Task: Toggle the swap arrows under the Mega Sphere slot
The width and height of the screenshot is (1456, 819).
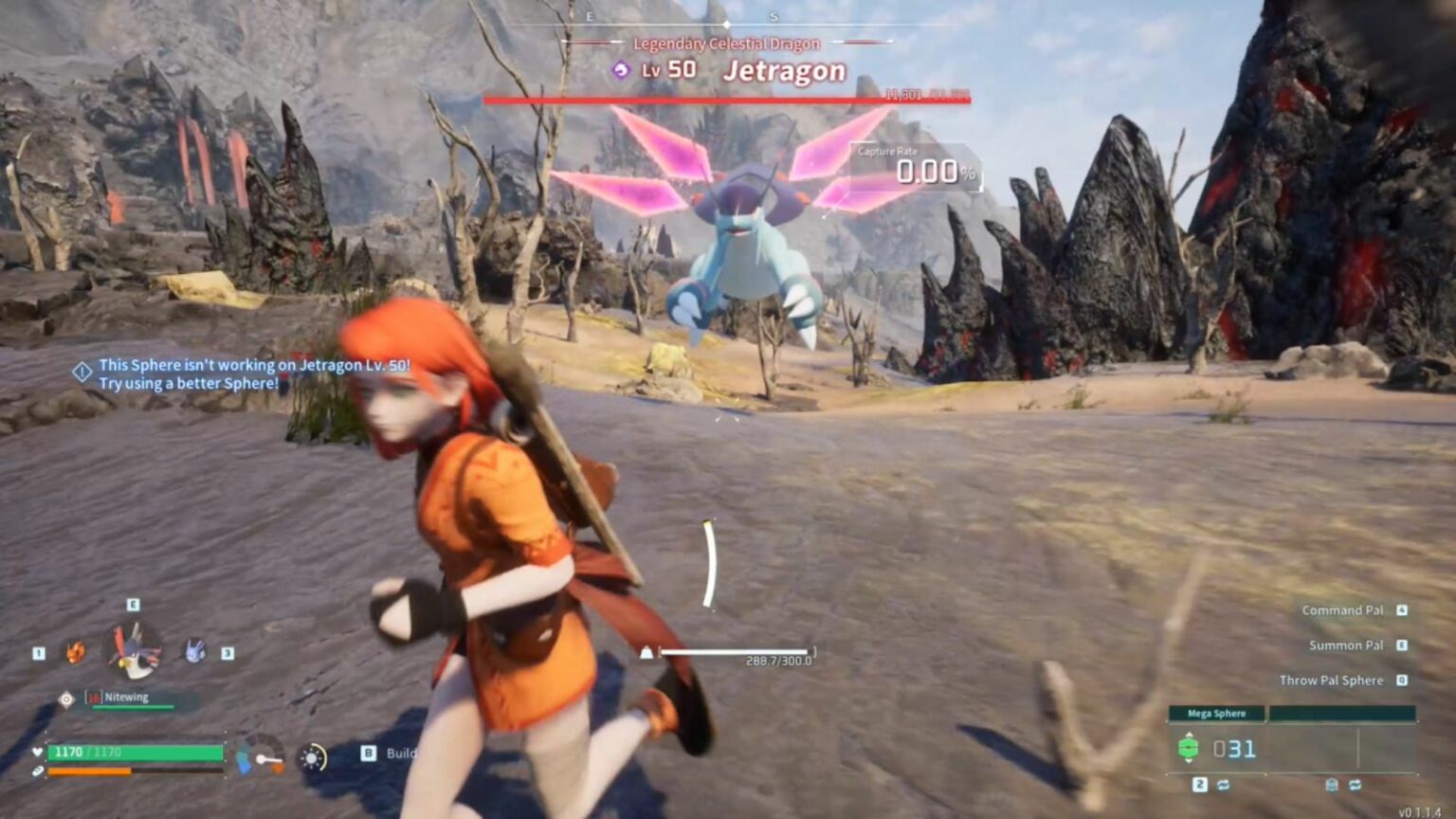Action: tap(1223, 786)
